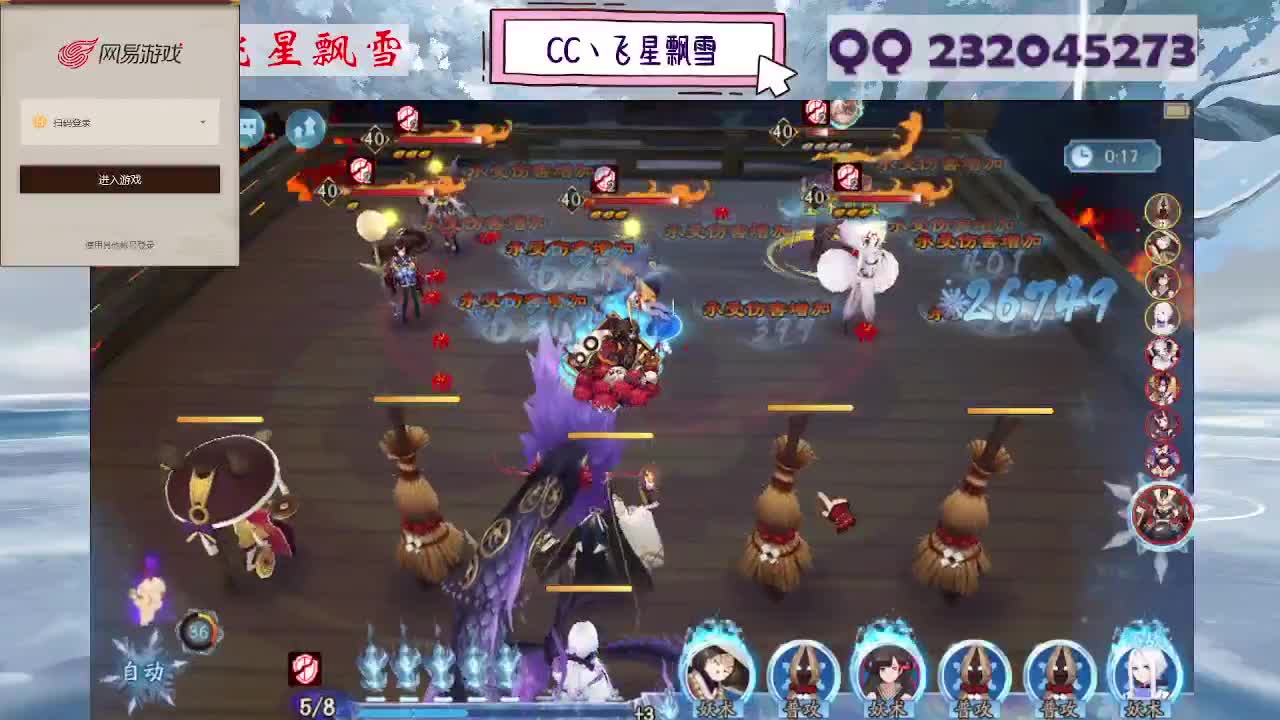Click the large oni boss portrait on right
This screenshot has height=720, width=1280.
[x=1160, y=514]
